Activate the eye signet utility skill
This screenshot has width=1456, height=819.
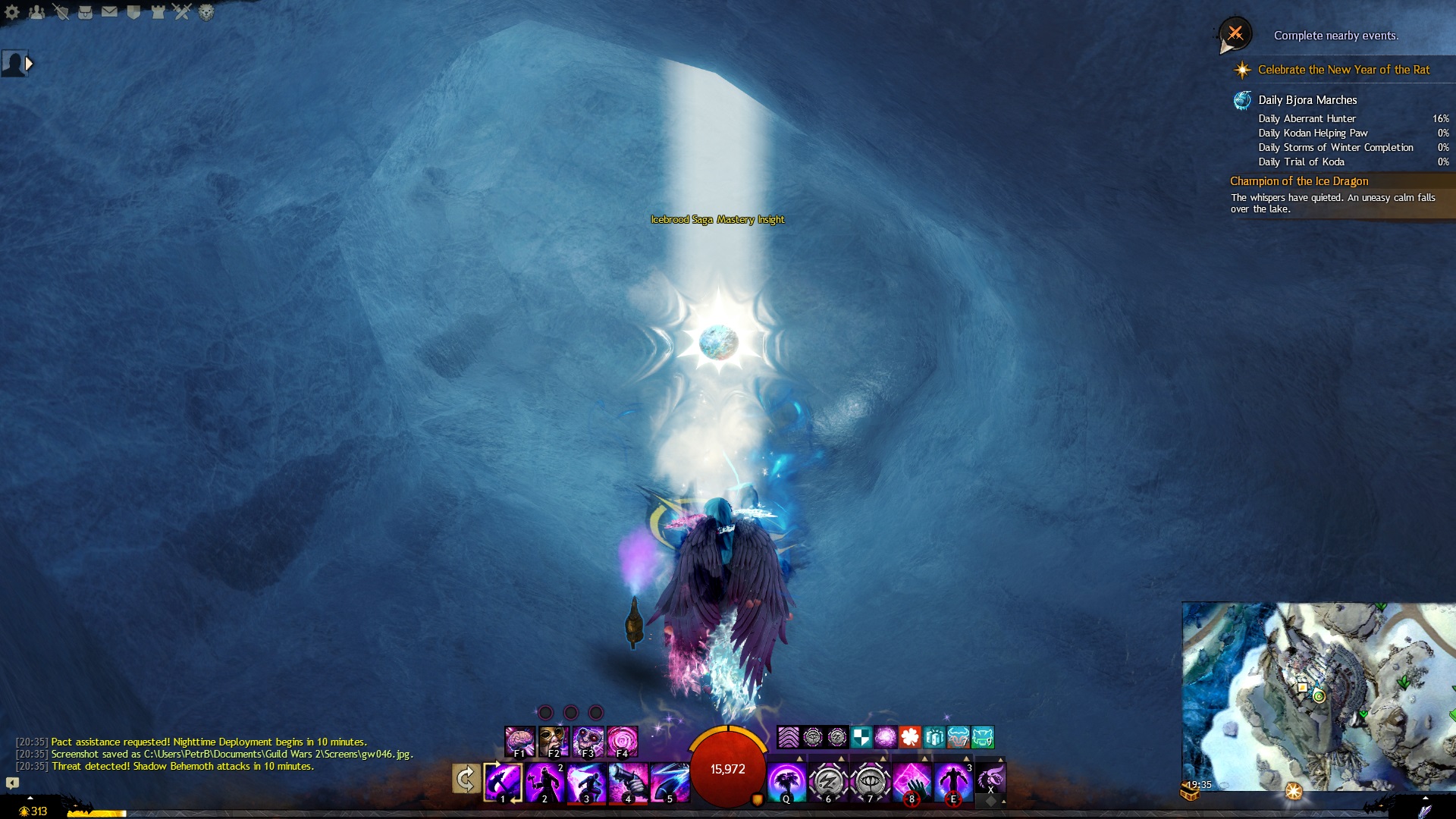[x=870, y=781]
